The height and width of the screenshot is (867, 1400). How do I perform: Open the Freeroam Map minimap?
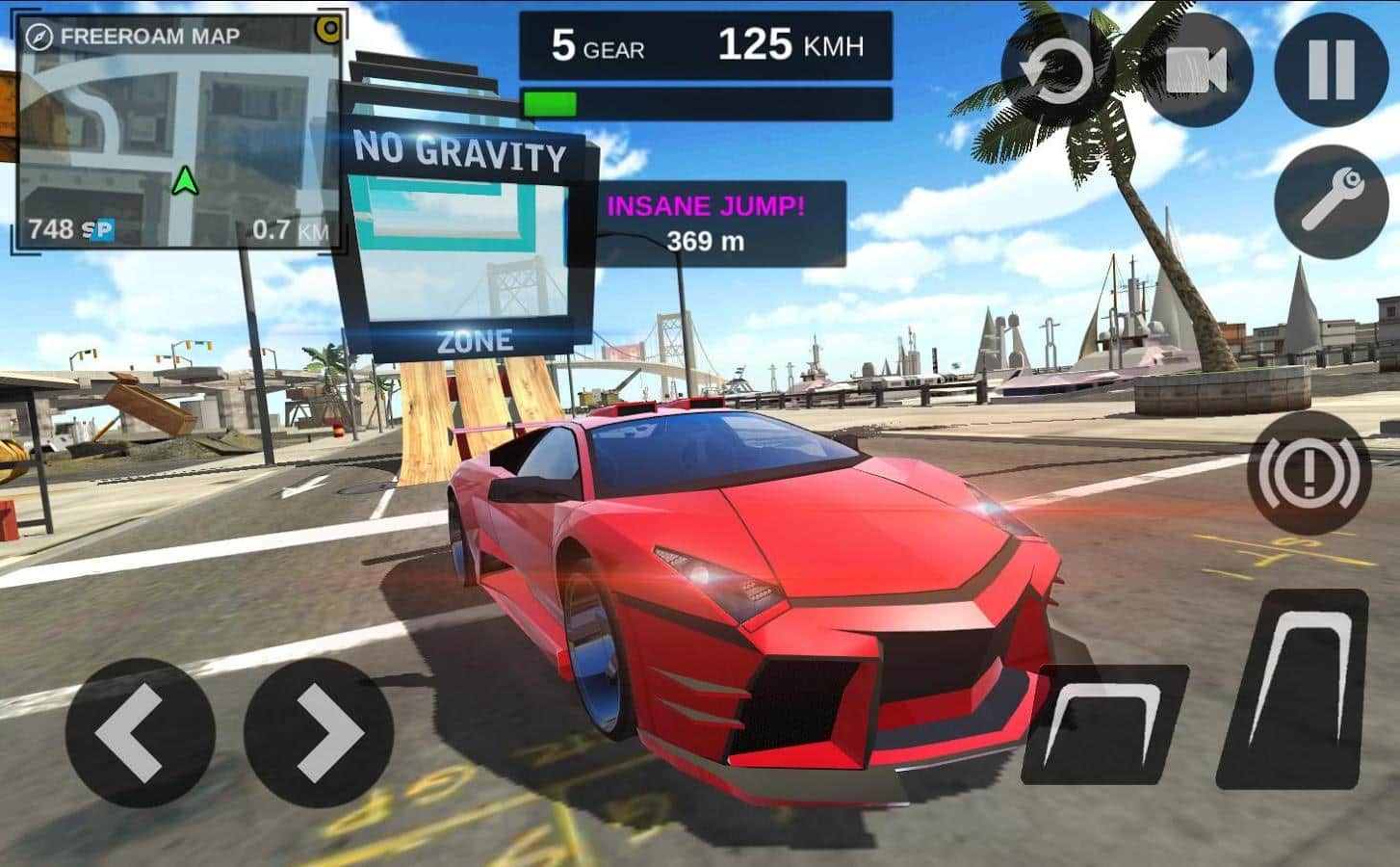pyautogui.click(x=179, y=135)
